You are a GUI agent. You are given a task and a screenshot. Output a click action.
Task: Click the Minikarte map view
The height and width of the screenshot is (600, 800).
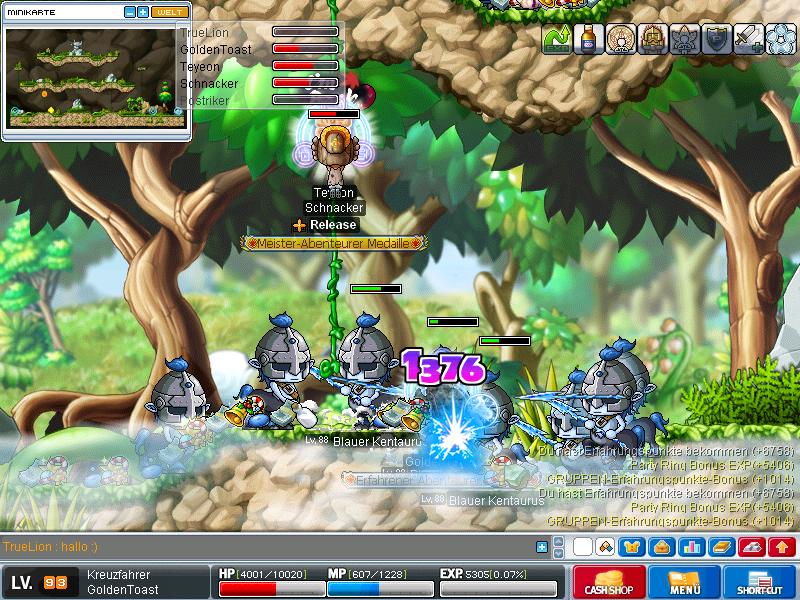tap(97, 77)
